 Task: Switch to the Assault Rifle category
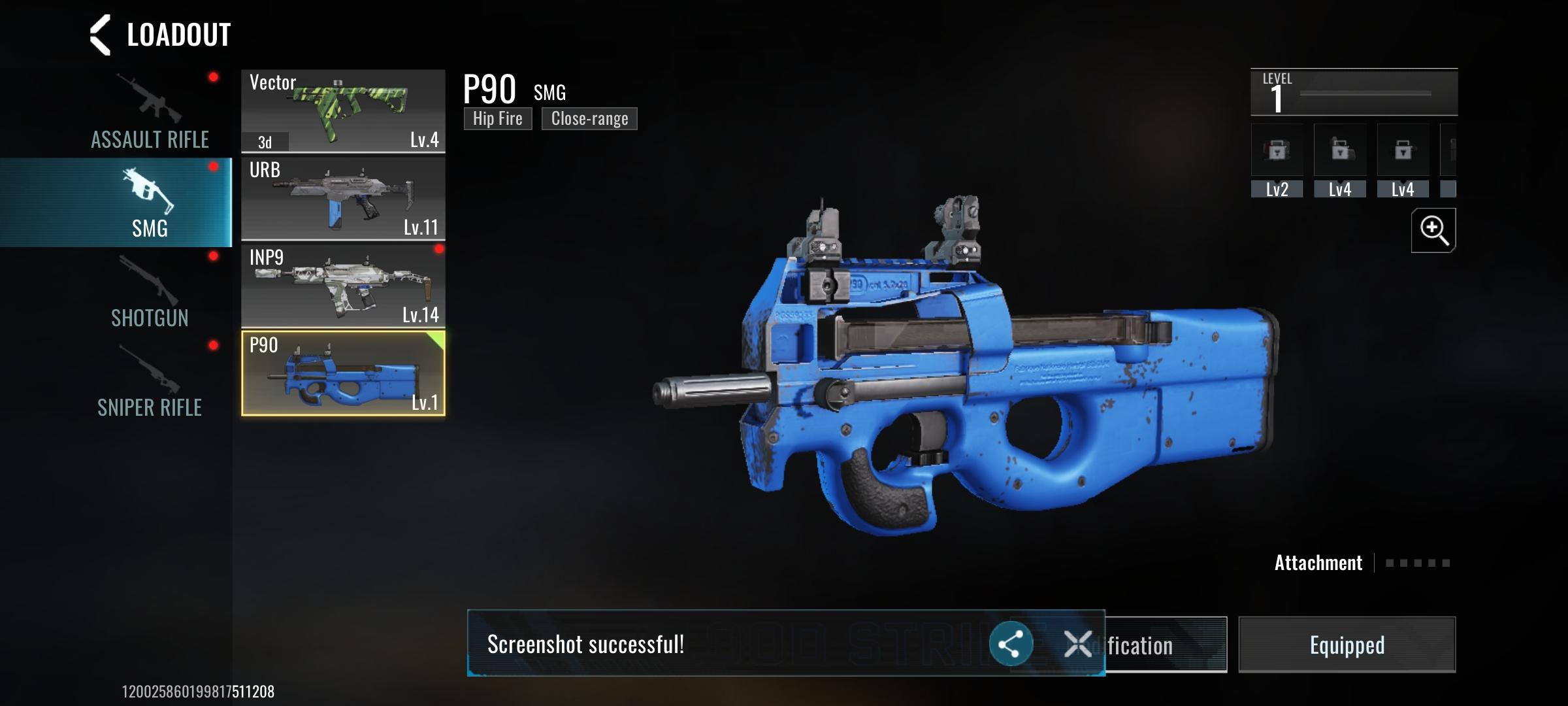coord(149,112)
